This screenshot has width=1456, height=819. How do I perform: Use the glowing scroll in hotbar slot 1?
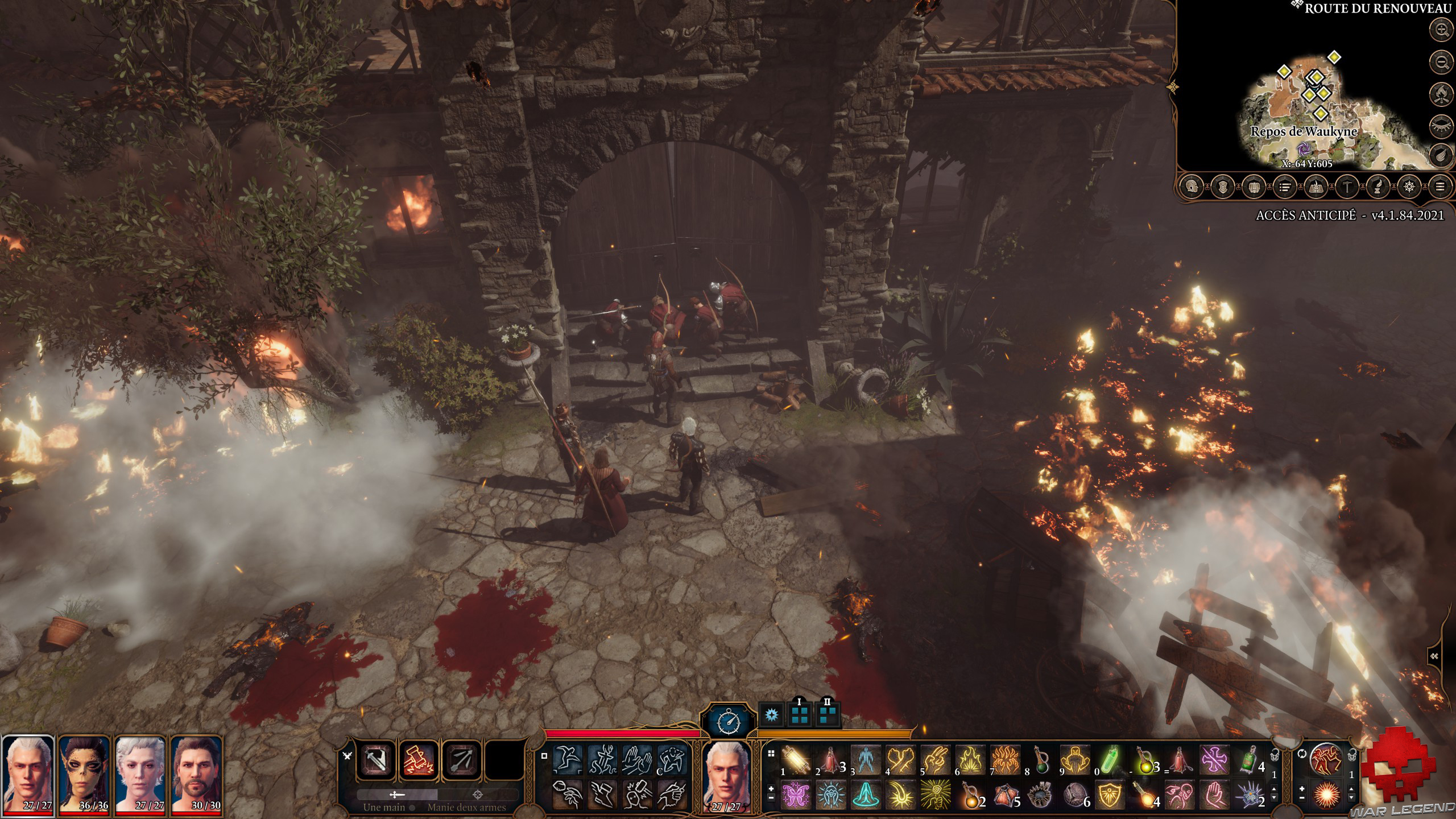pyautogui.click(x=796, y=760)
